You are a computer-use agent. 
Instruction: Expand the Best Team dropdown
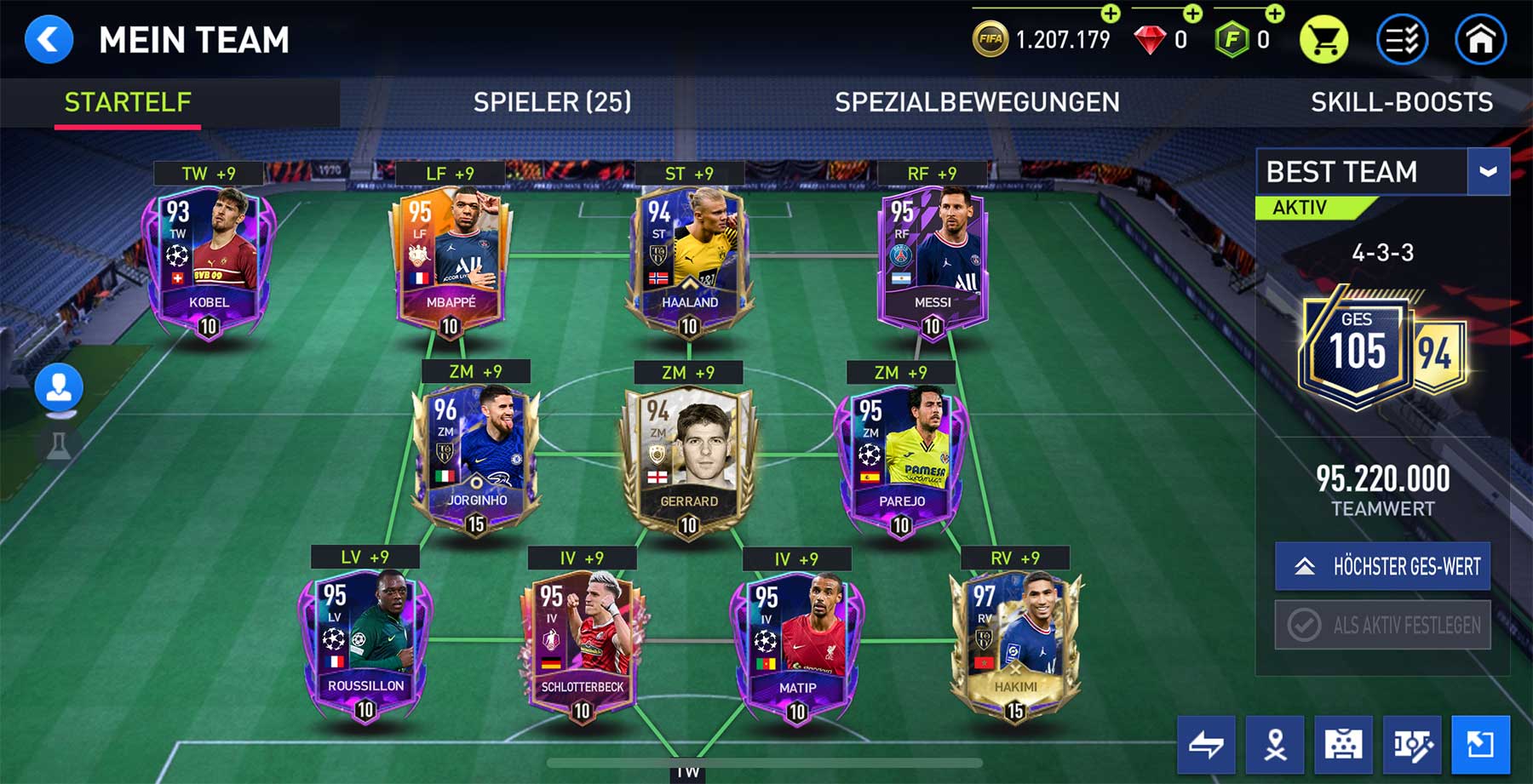point(1488,172)
